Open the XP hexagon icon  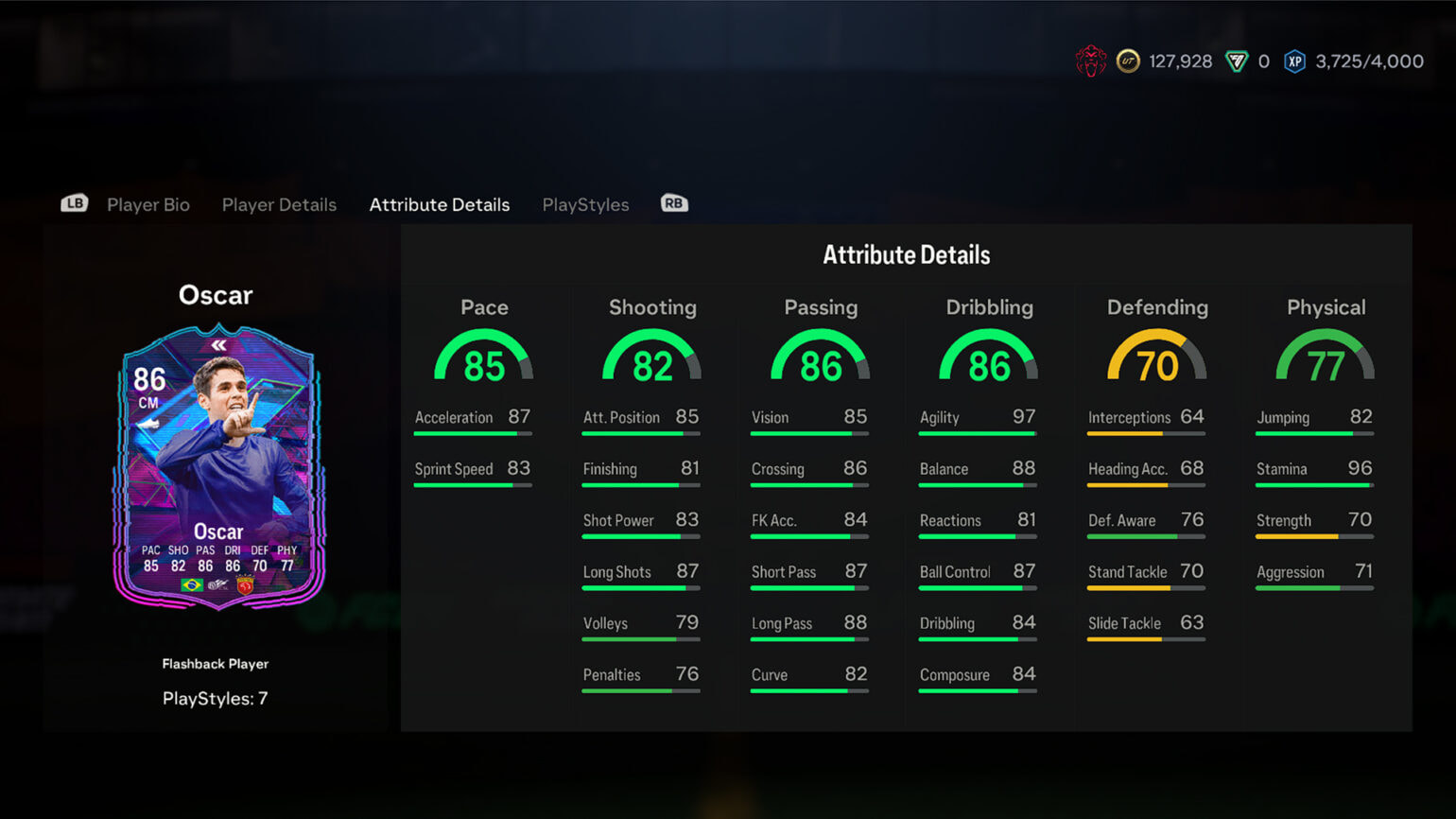[x=1295, y=61]
